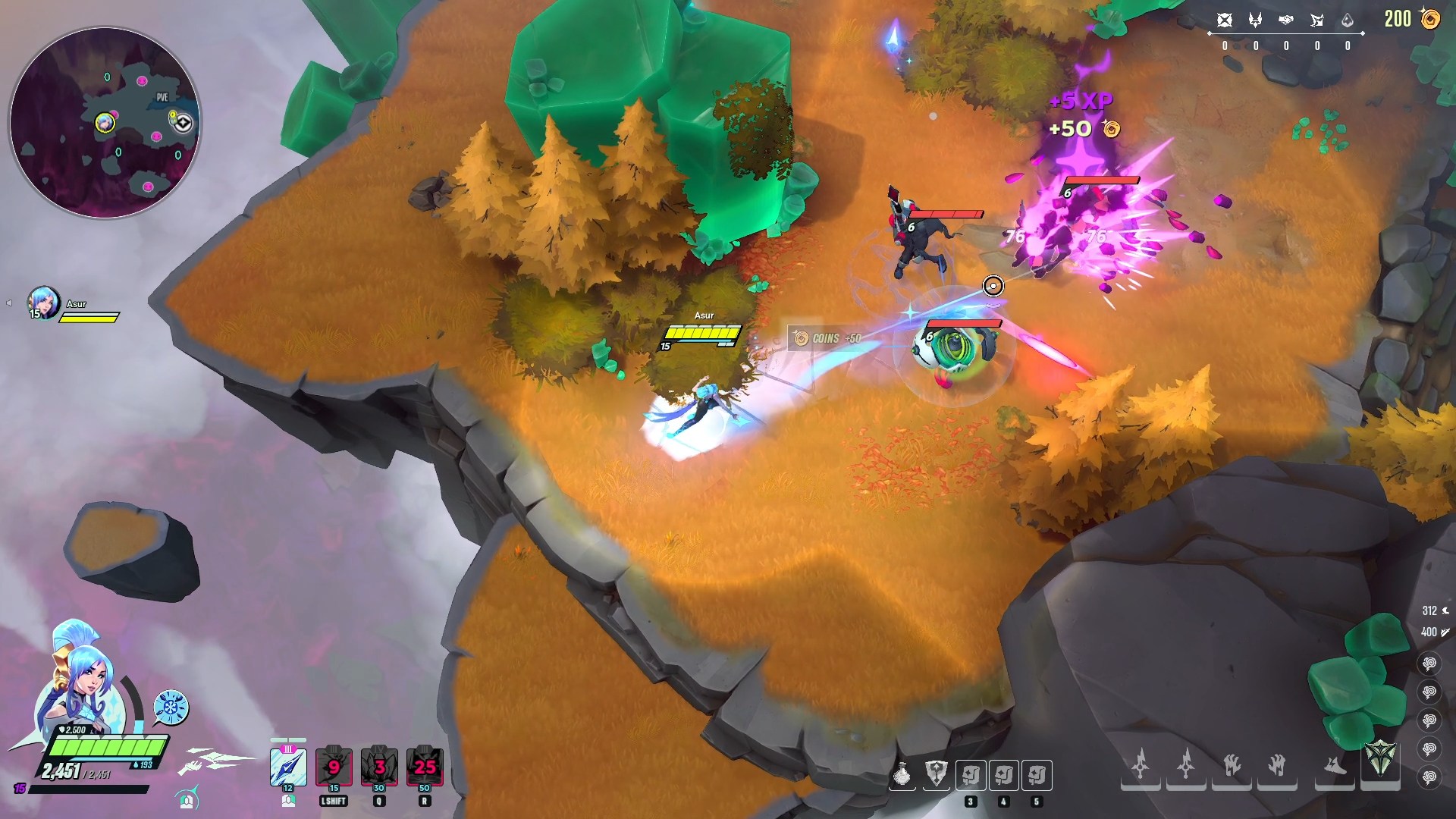
Task: Select the shield upgrade item slot
Action: (x=937, y=775)
